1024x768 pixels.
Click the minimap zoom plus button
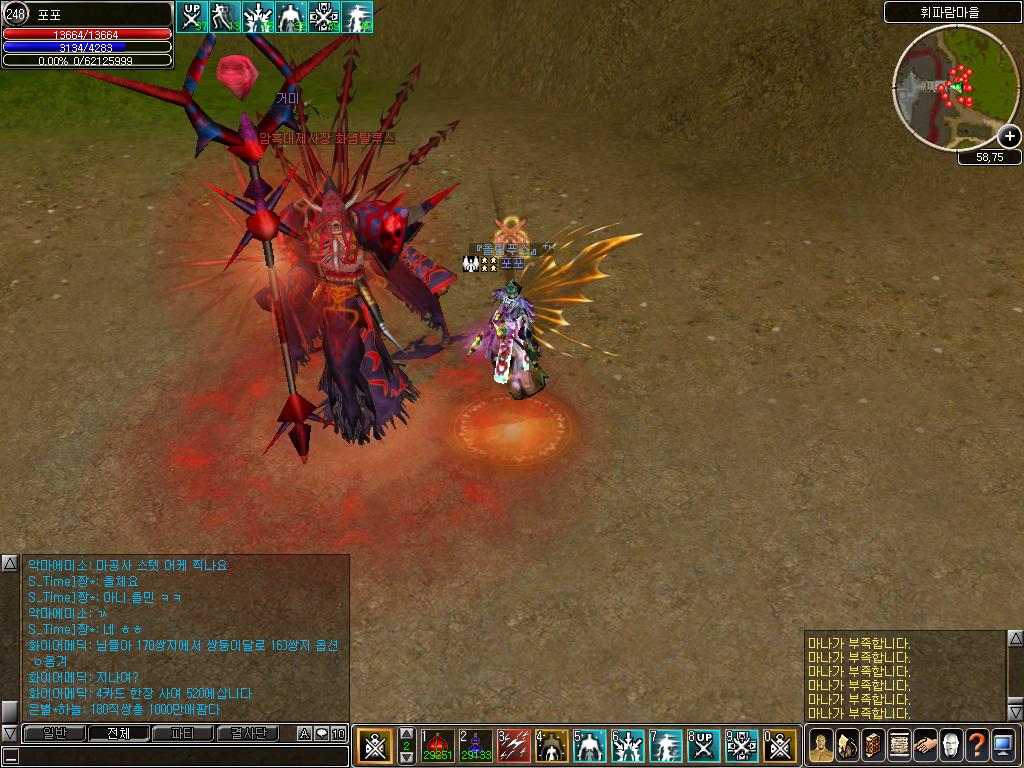pos(1010,136)
